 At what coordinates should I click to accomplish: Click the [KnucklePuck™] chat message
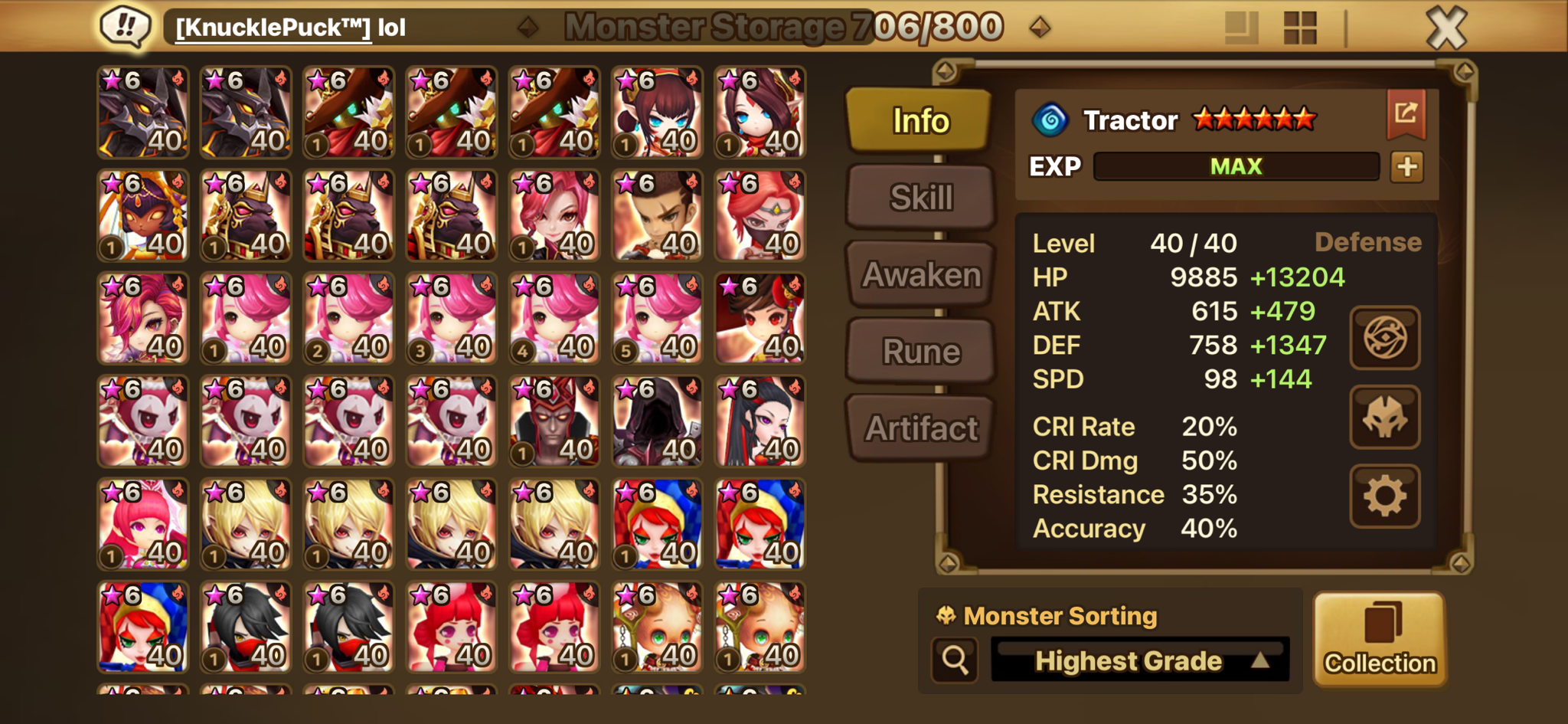(291, 28)
